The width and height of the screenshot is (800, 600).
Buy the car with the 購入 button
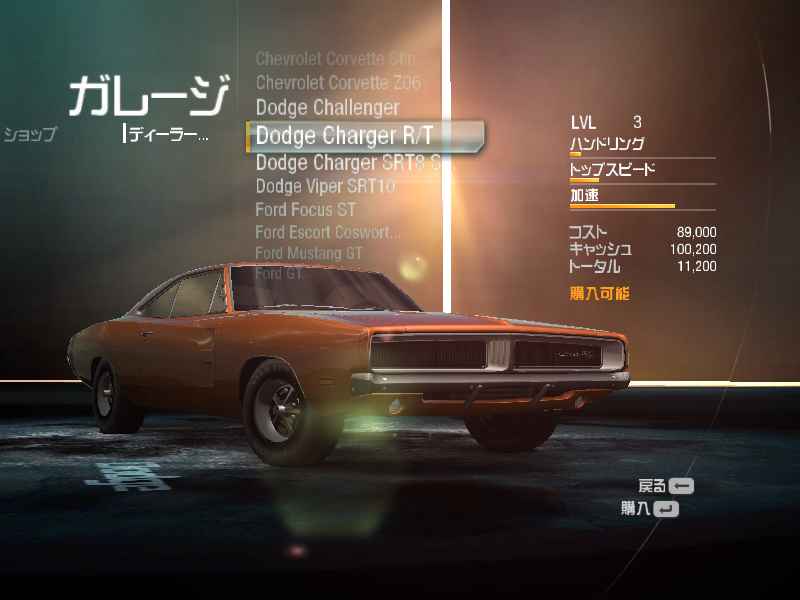(650, 508)
